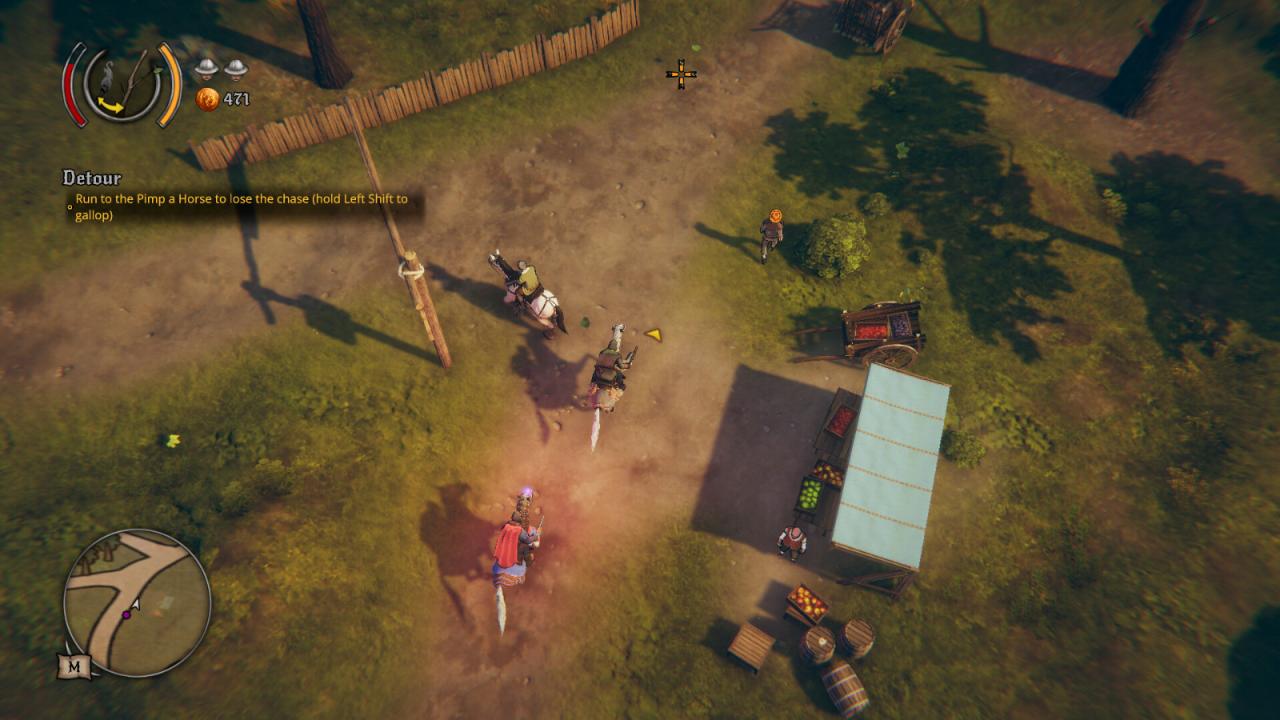Click the yellow curved arrow on the HUD
Image resolution: width=1280 pixels, height=720 pixels.
click(x=110, y=105)
